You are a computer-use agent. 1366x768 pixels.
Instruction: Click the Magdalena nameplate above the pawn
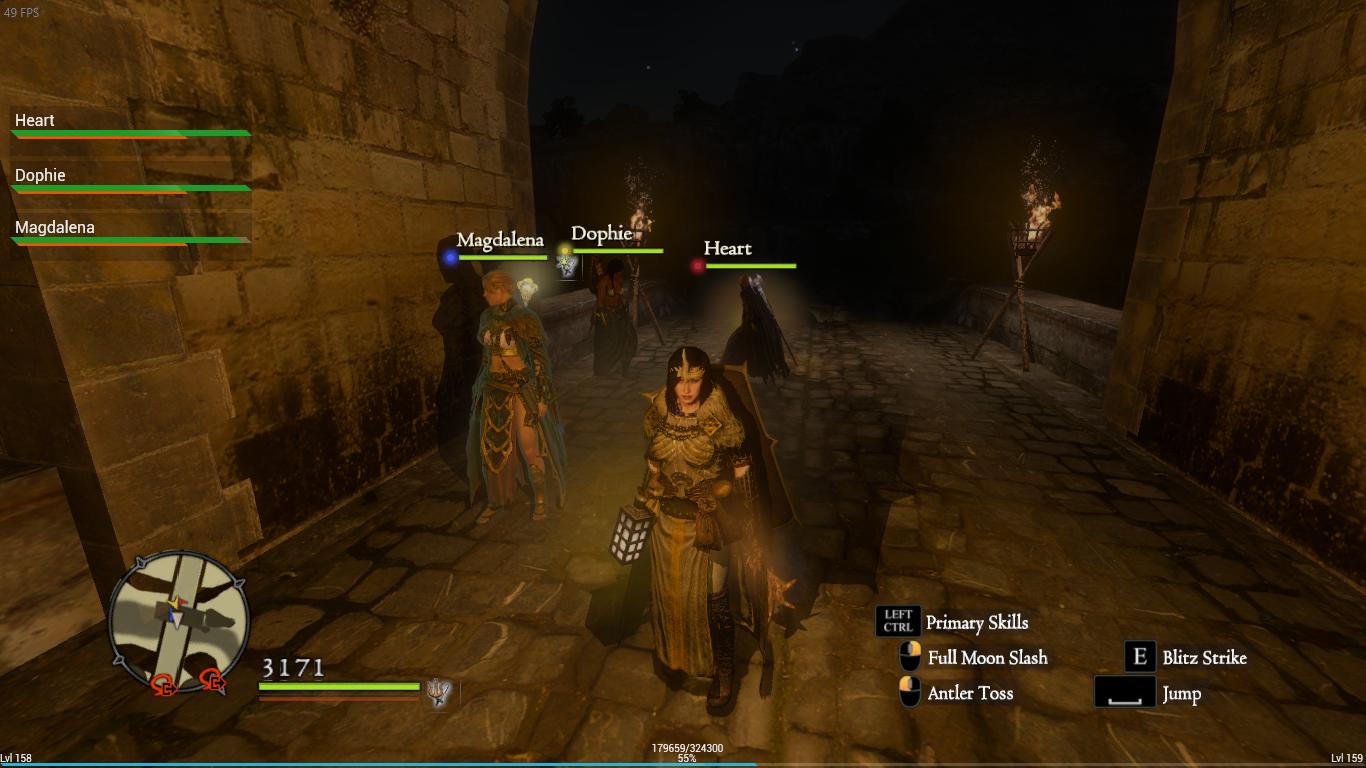tap(500, 240)
